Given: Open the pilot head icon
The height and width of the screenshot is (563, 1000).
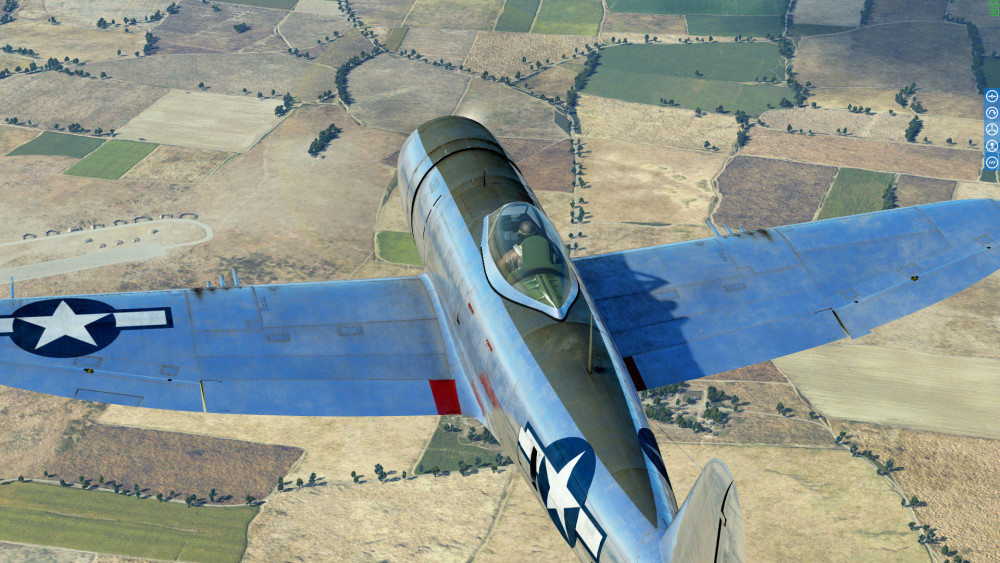Looking at the screenshot, I should point(992,146).
